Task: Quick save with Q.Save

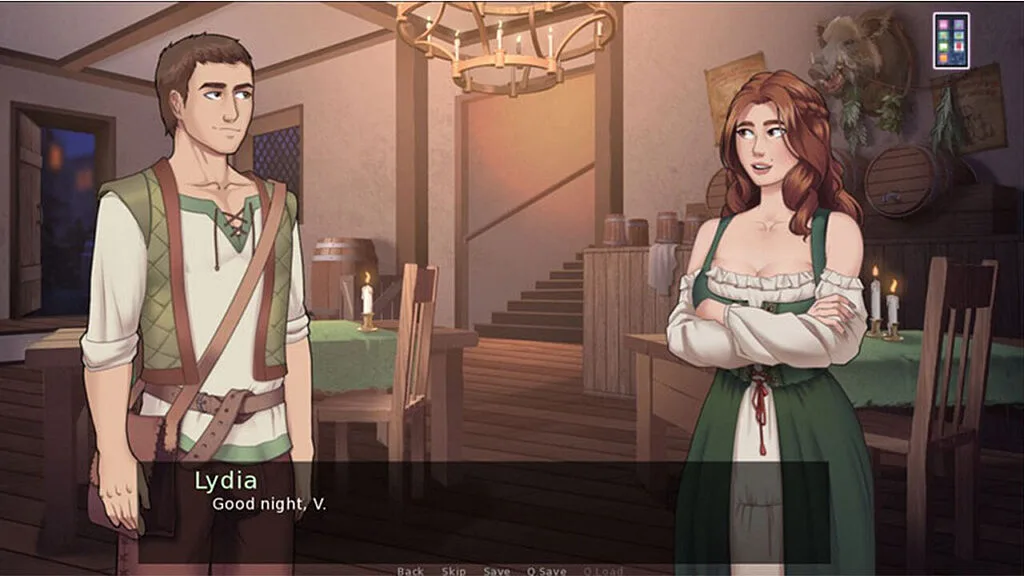Action: (x=546, y=571)
